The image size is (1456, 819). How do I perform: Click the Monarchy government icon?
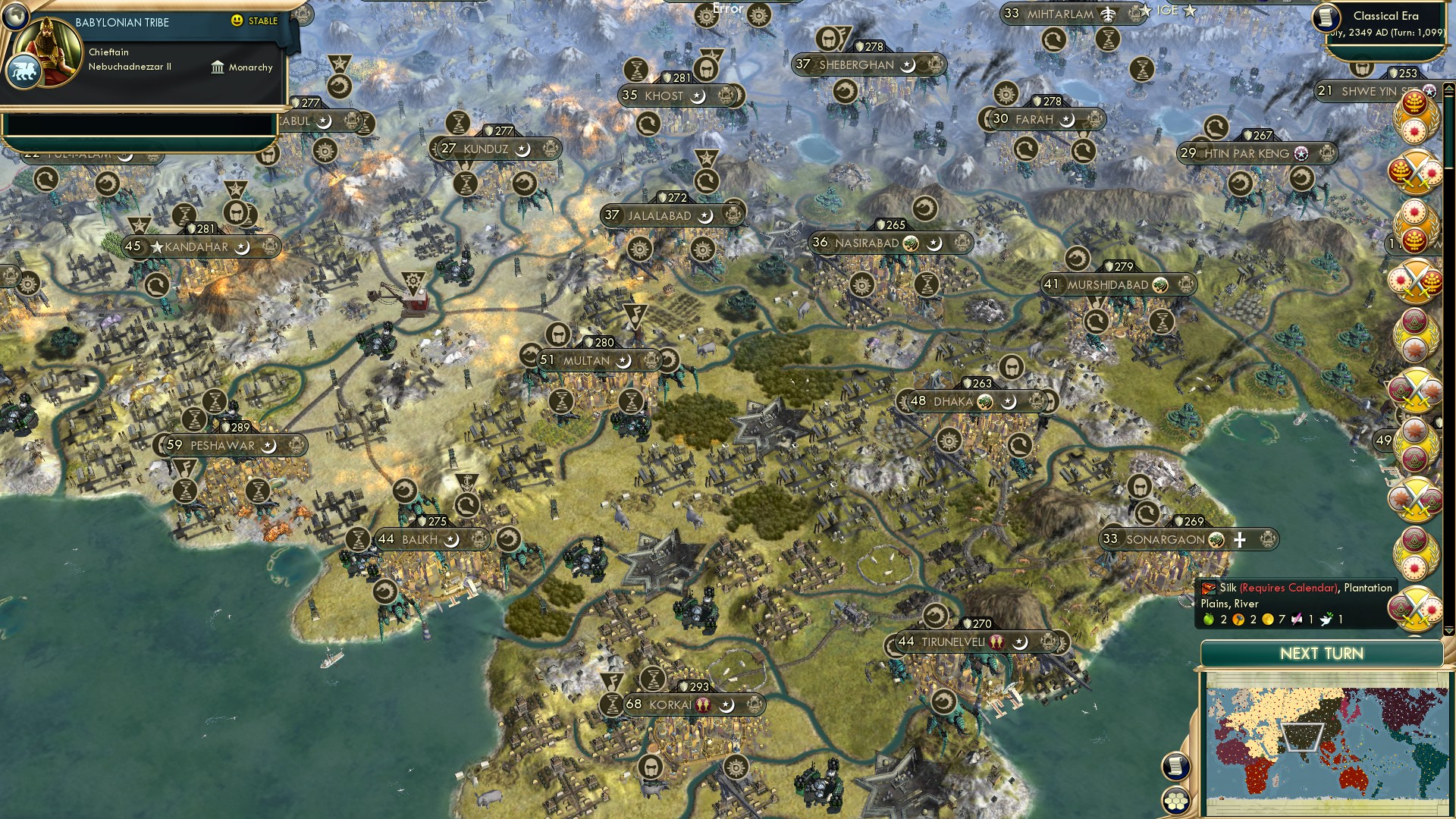(x=218, y=67)
